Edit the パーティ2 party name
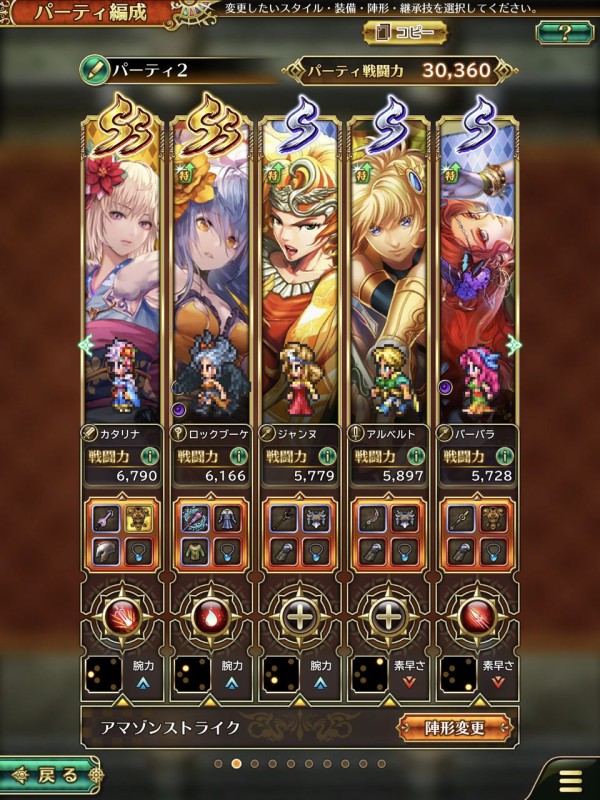Screen dimensions: 600x800 click(95, 72)
